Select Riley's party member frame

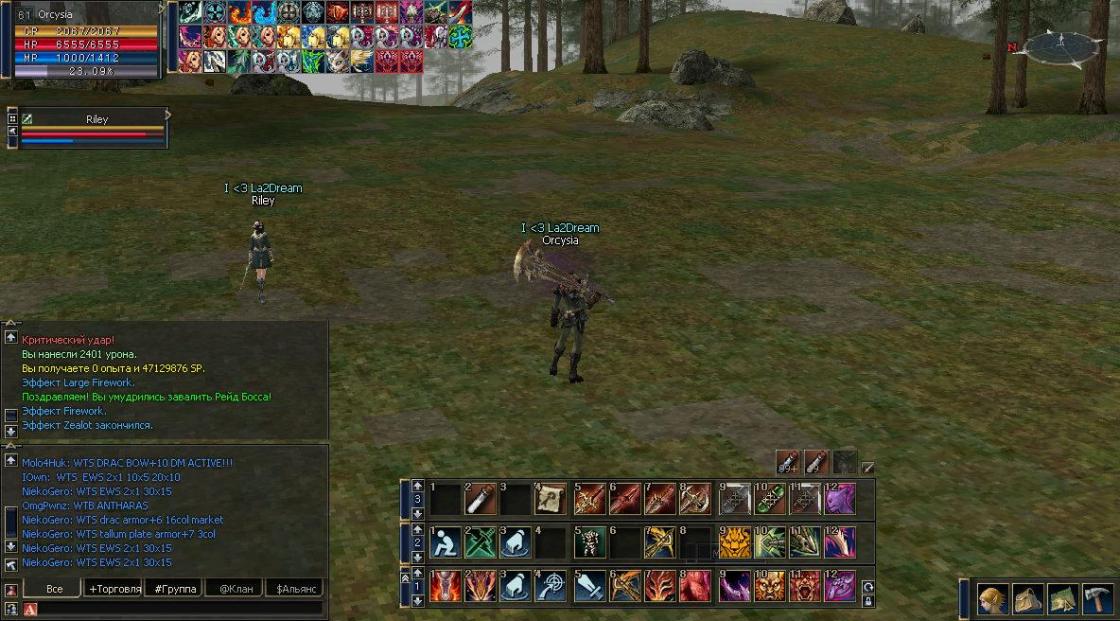click(96, 129)
